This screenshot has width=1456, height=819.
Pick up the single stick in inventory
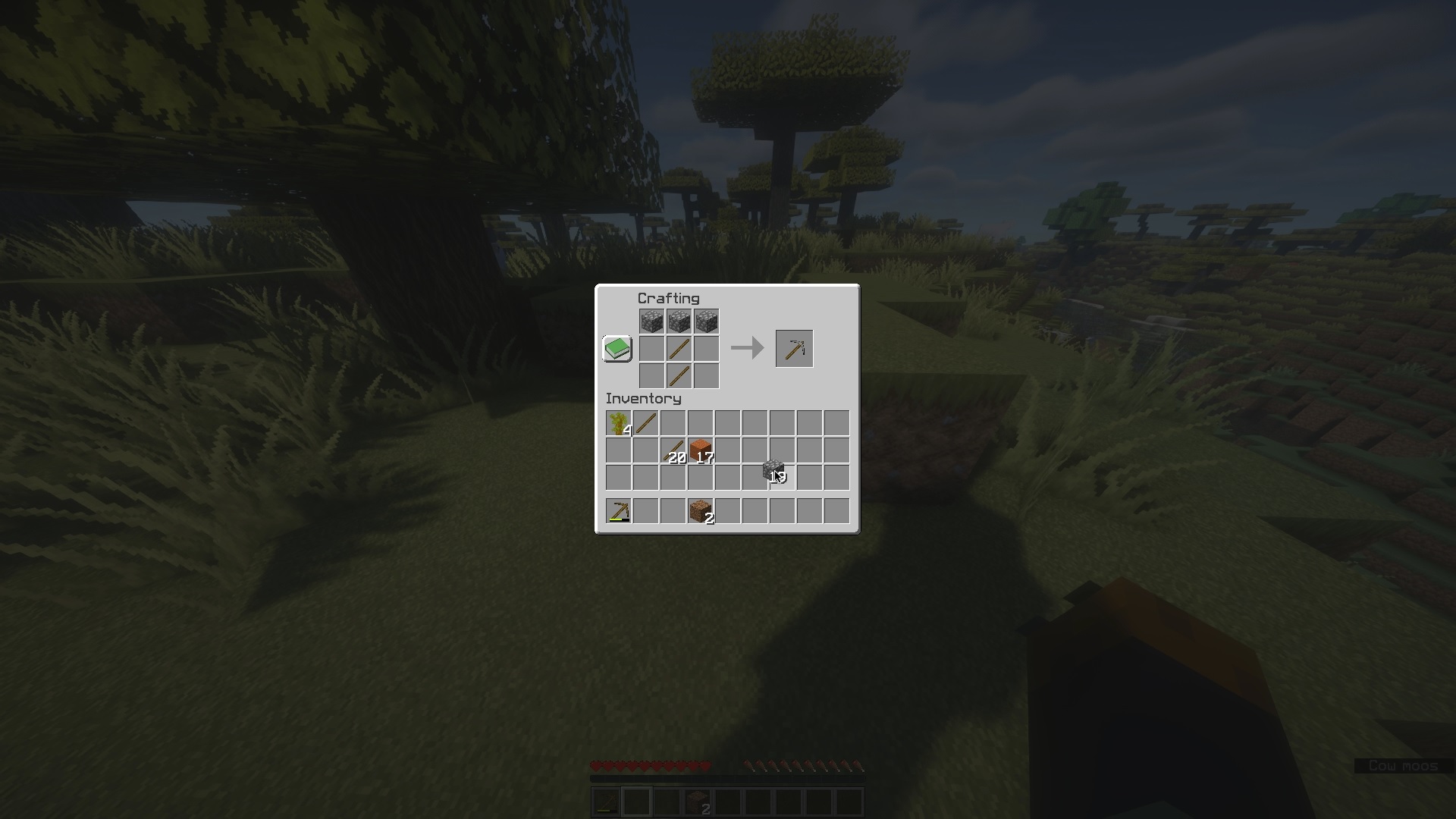click(645, 423)
